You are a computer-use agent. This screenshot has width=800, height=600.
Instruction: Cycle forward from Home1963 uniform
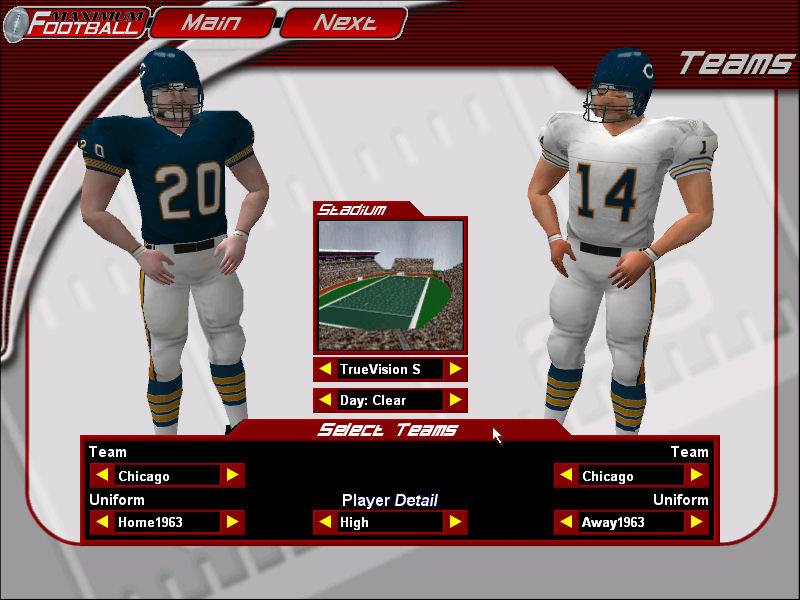[232, 522]
